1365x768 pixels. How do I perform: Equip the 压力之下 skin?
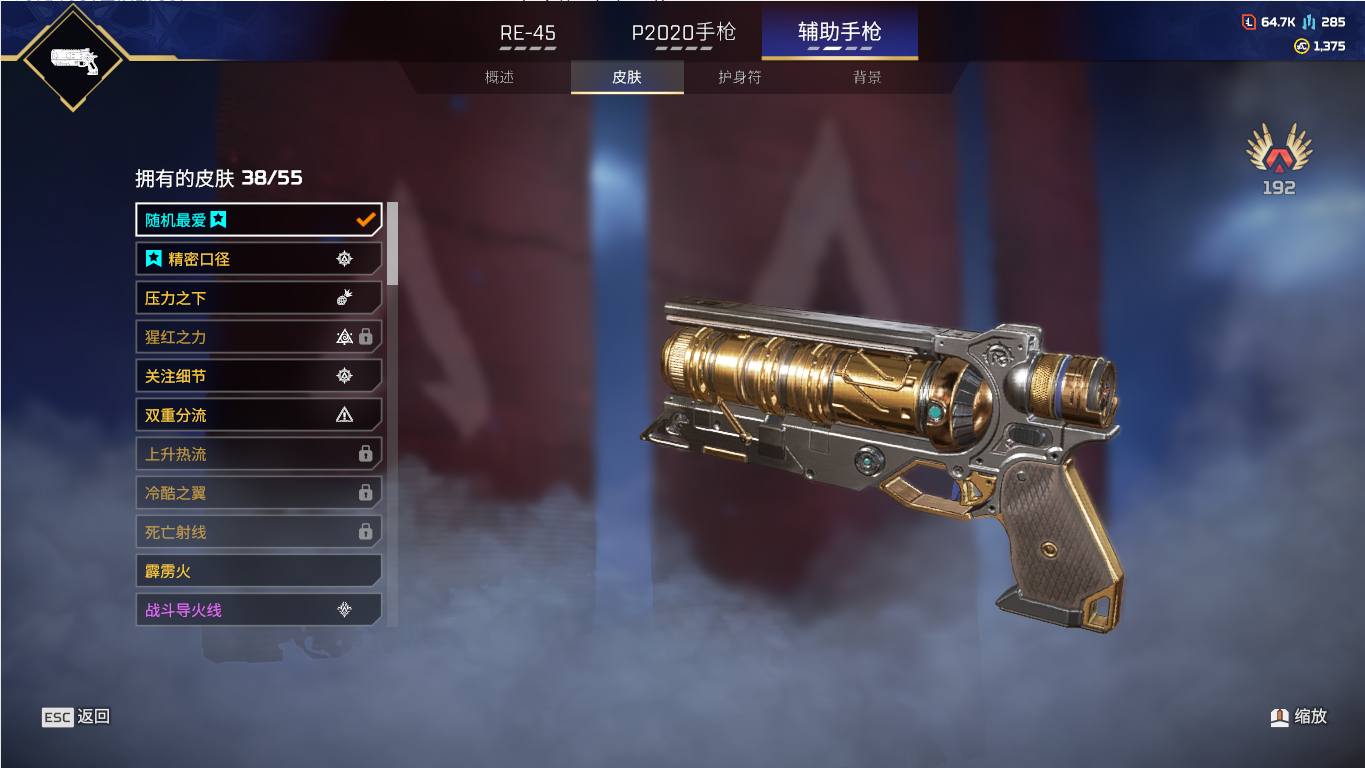tap(258, 298)
